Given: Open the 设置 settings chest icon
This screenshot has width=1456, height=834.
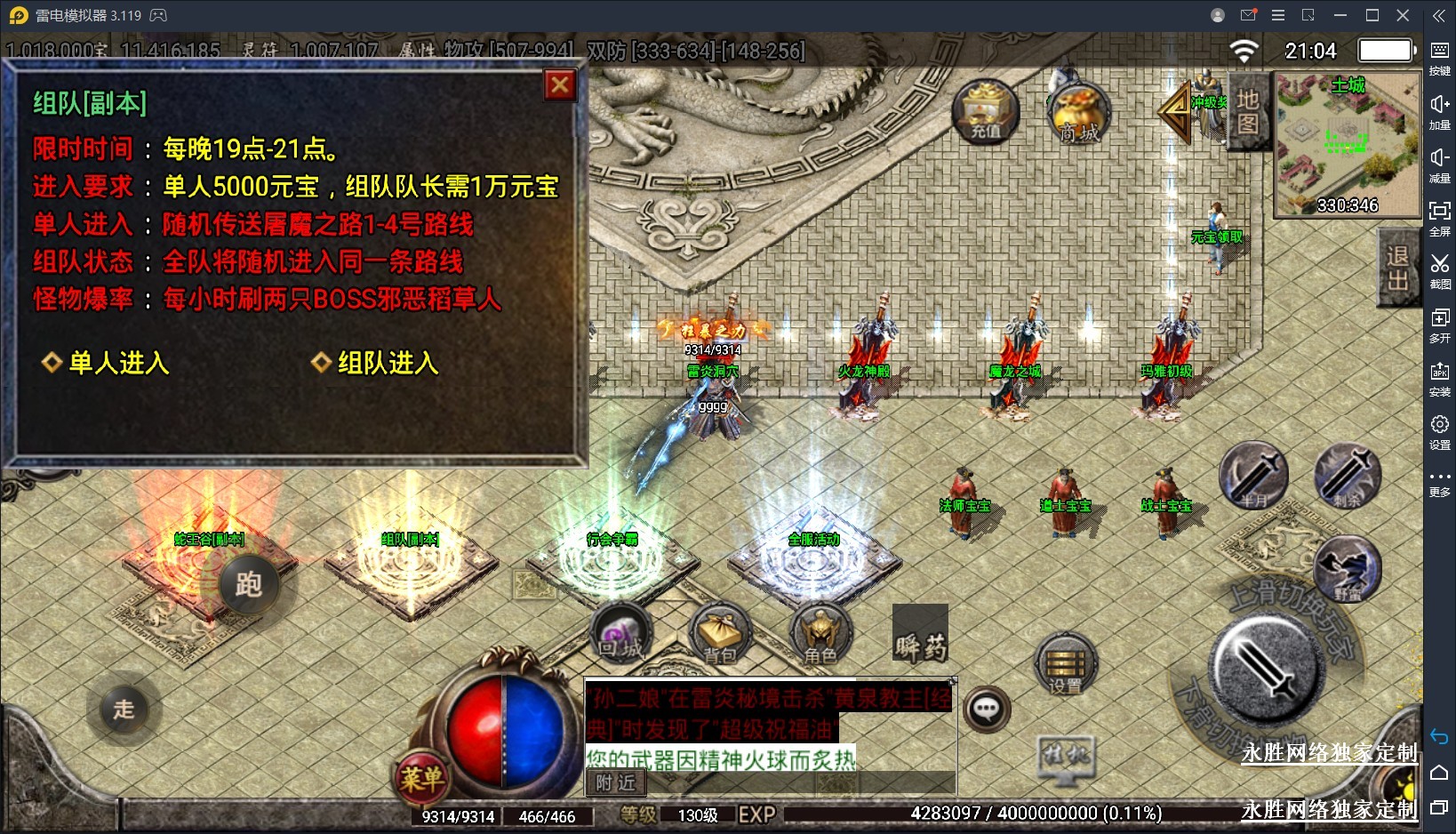Looking at the screenshot, I should click(x=1066, y=665).
